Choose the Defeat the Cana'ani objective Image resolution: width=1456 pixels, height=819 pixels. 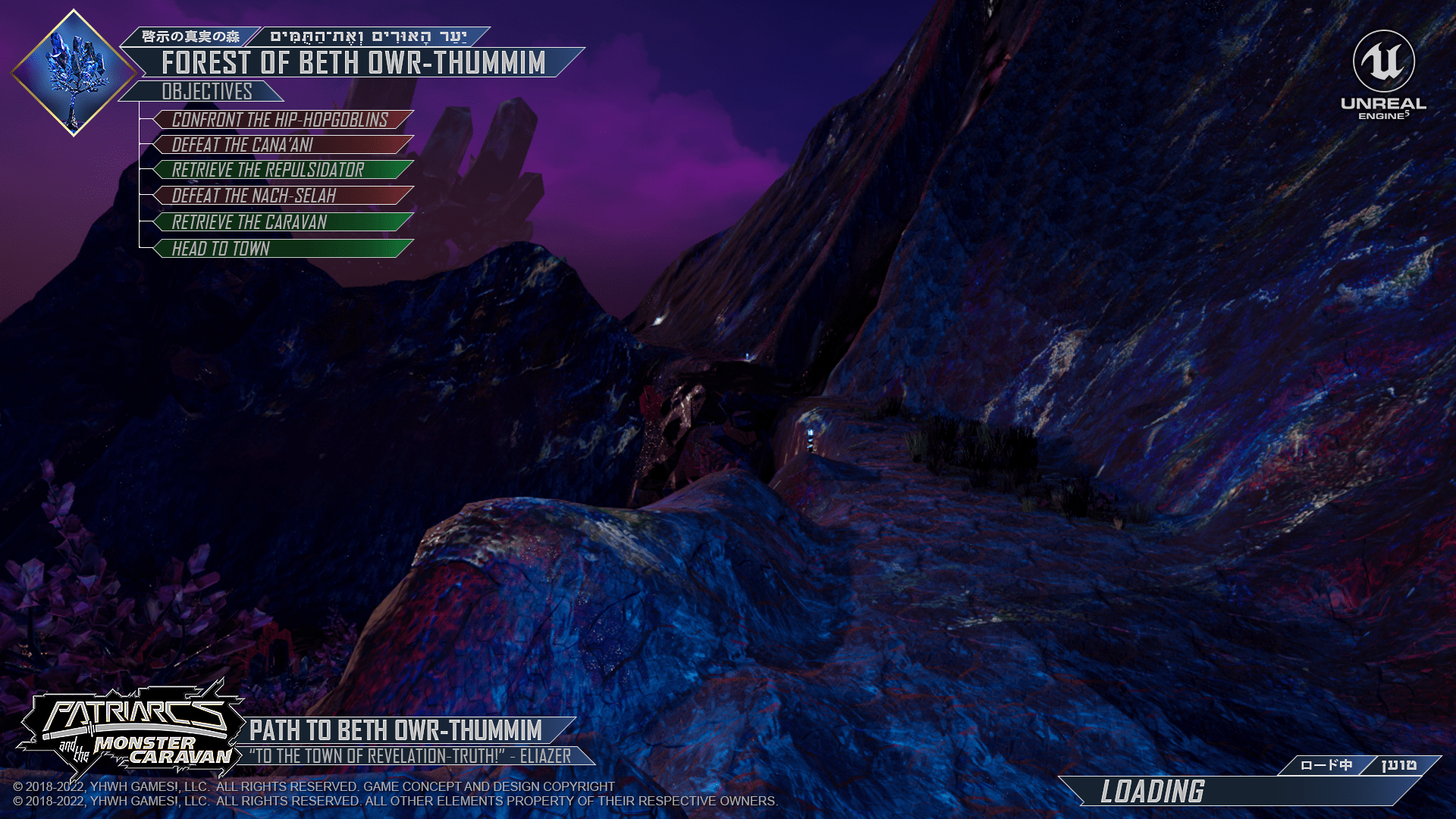(x=282, y=145)
